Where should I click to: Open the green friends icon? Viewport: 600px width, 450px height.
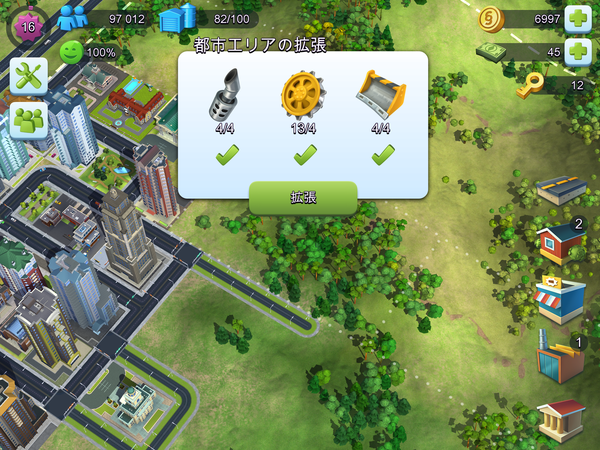pyautogui.click(x=29, y=121)
